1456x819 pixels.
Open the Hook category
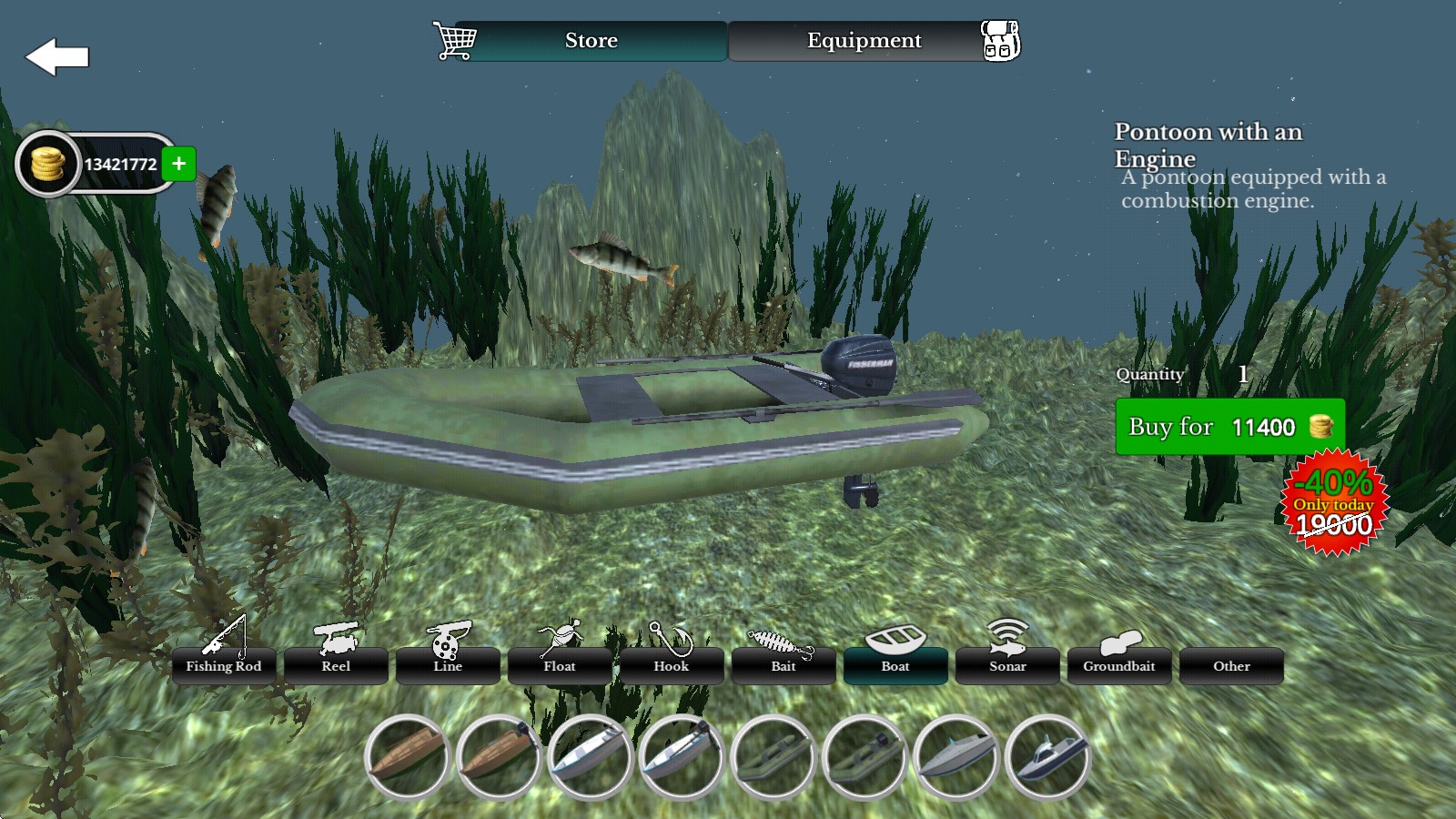click(x=672, y=665)
